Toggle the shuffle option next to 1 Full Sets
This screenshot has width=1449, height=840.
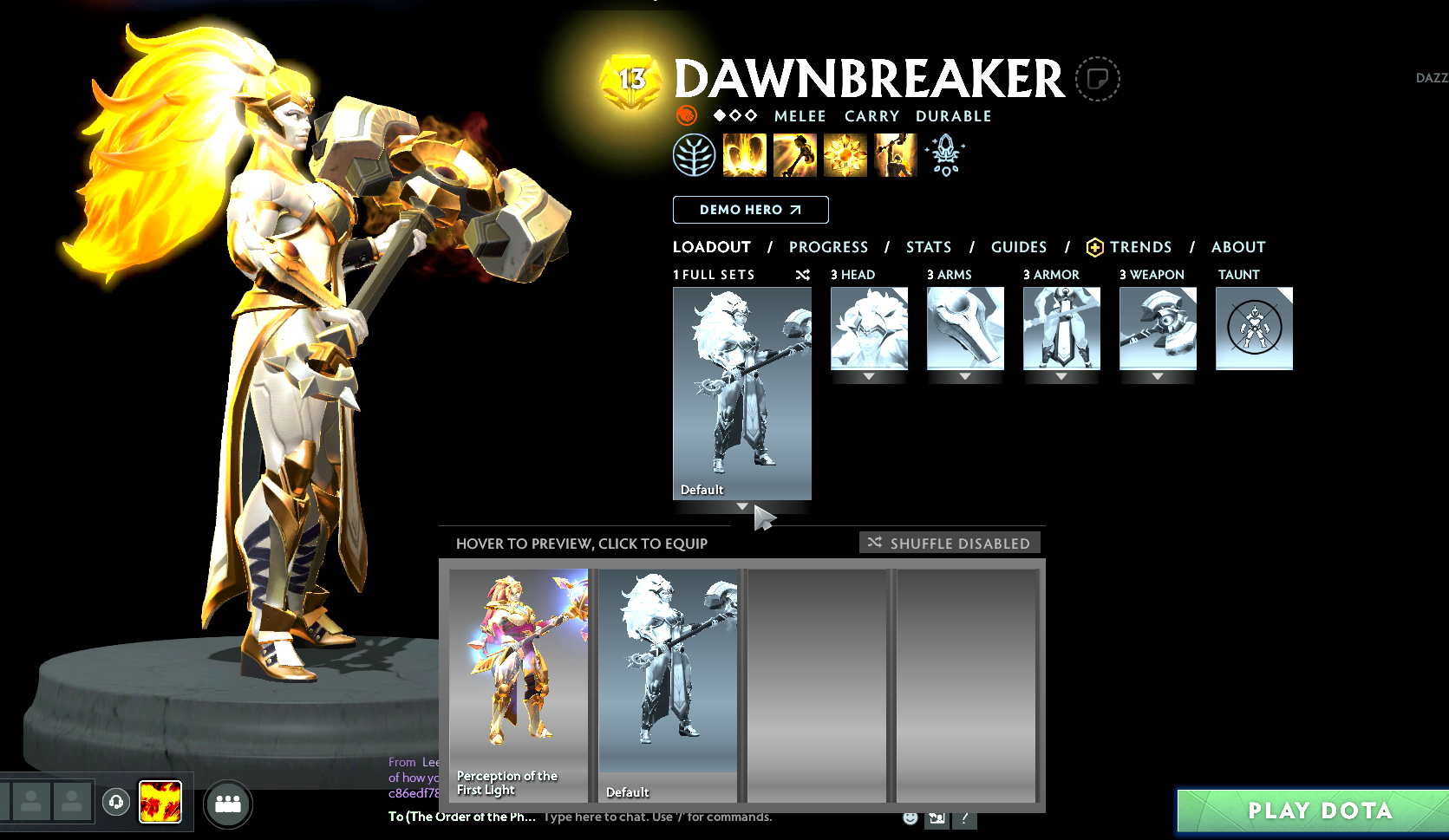pos(802,275)
